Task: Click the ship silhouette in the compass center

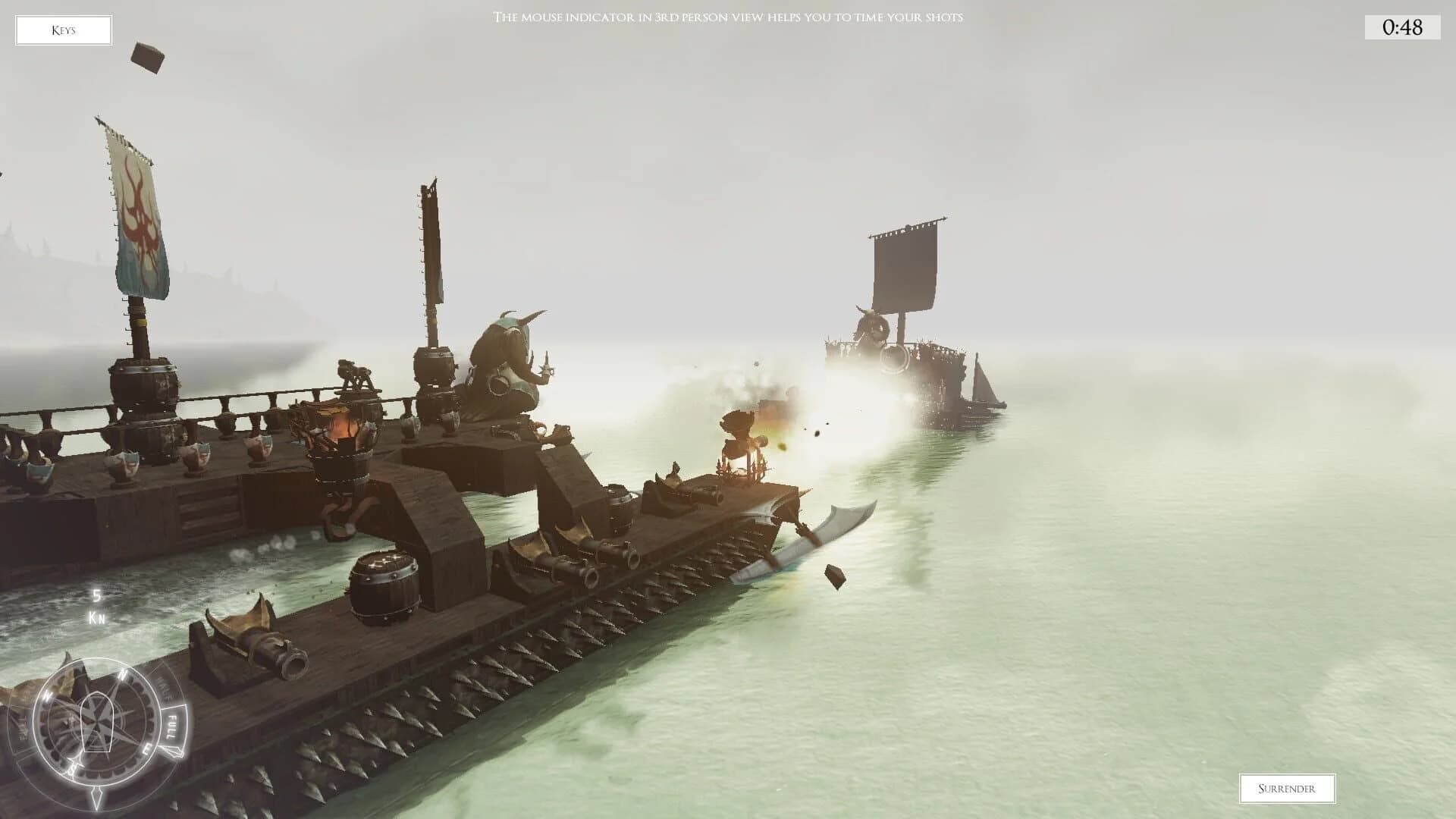Action: (x=98, y=722)
